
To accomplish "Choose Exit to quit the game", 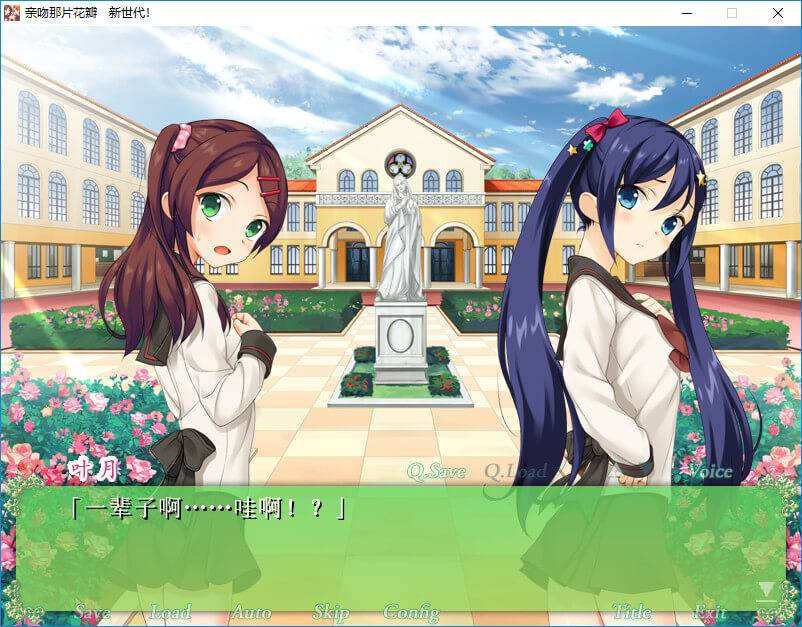I will point(710,612).
